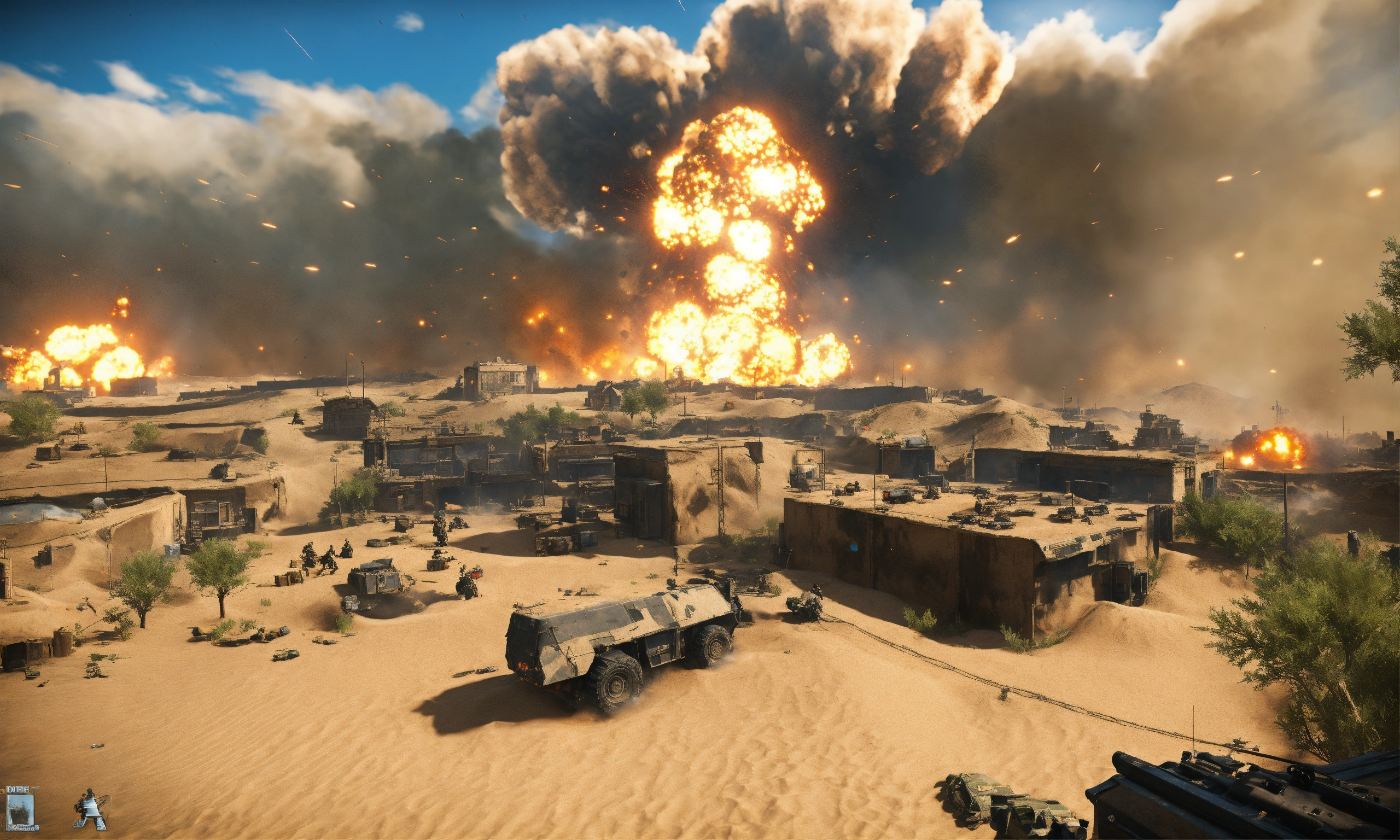Select the blue A-shaped emblem icon

[91, 810]
